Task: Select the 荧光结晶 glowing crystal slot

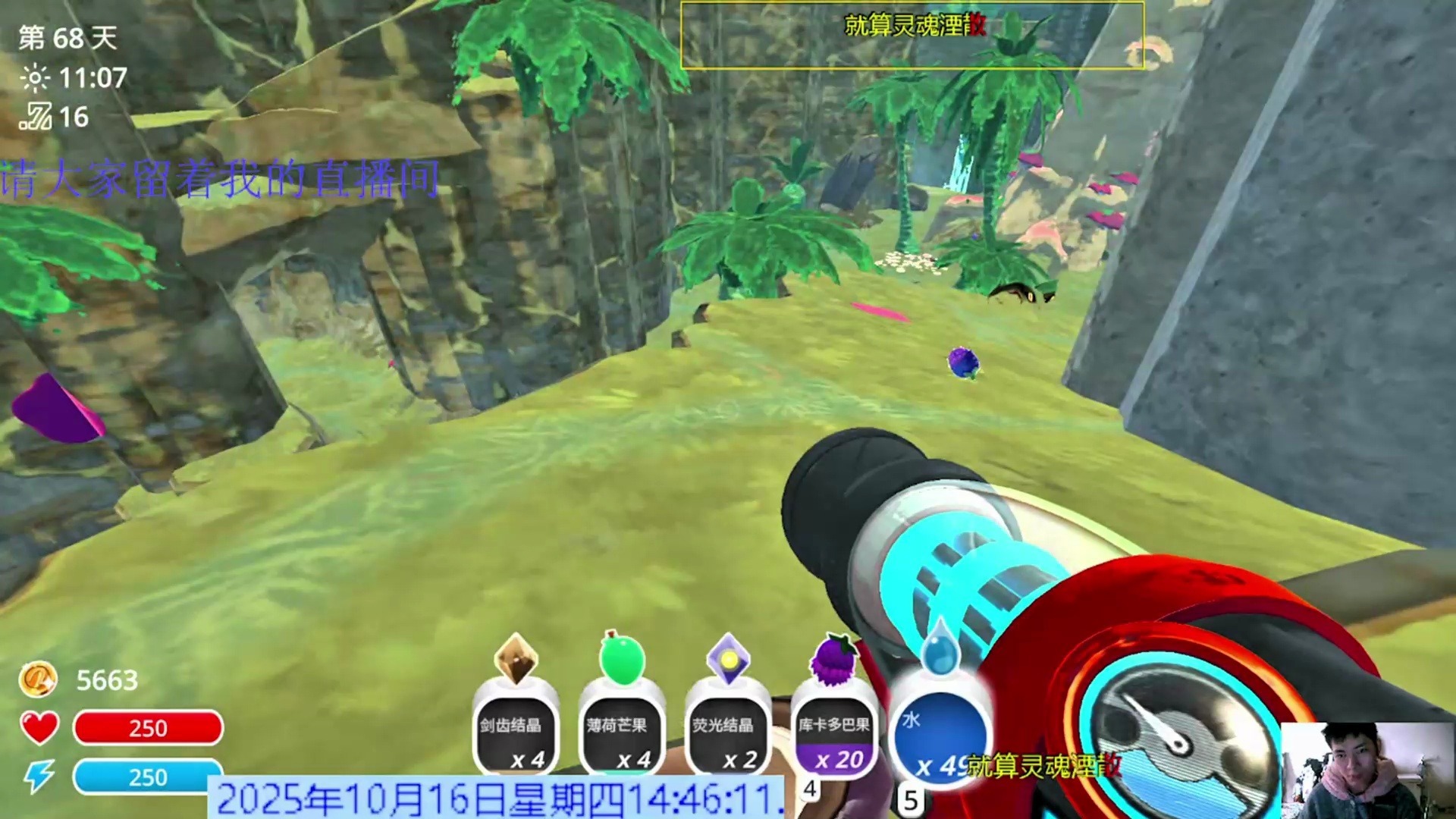Action: click(x=727, y=733)
